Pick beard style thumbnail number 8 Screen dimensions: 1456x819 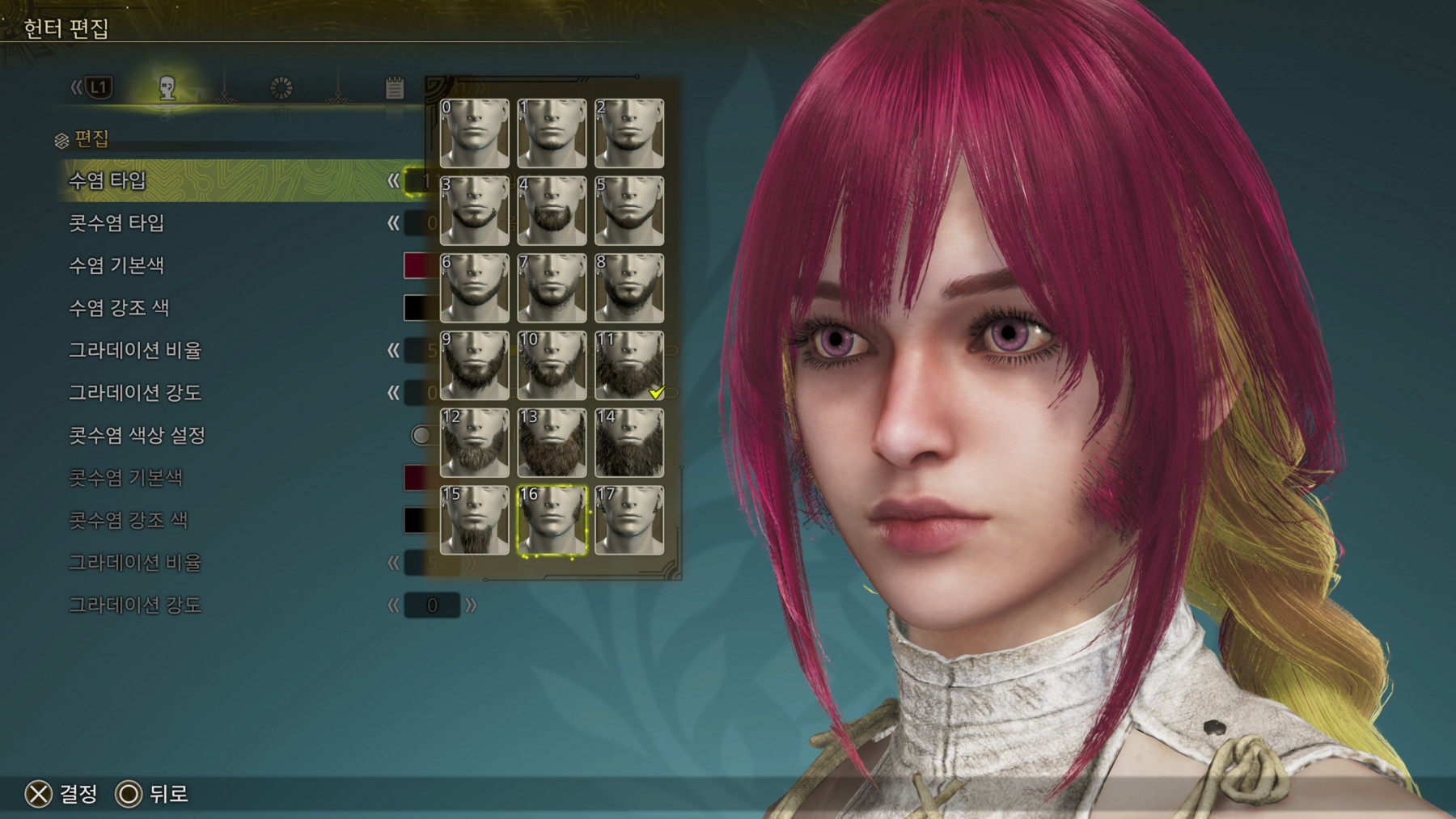[629, 288]
